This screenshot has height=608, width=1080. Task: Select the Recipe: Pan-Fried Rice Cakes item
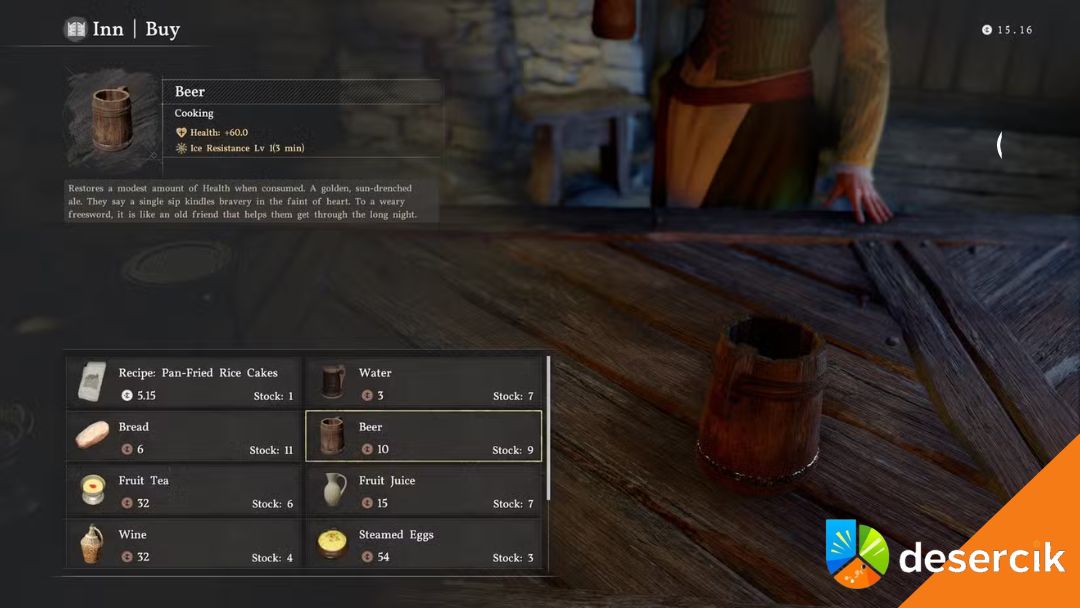(x=184, y=383)
